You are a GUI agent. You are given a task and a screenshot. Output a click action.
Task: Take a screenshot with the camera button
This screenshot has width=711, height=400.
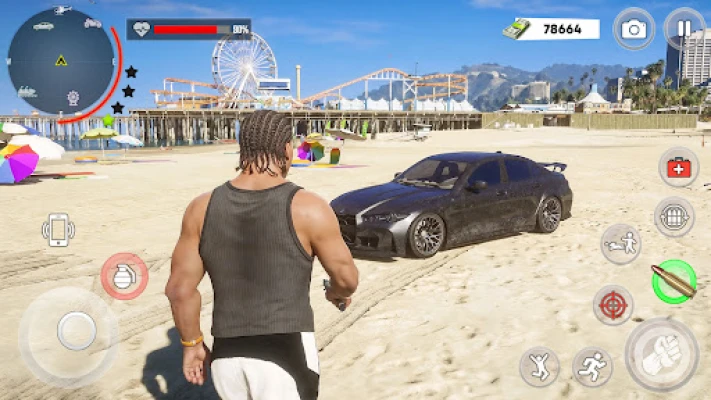tap(633, 28)
